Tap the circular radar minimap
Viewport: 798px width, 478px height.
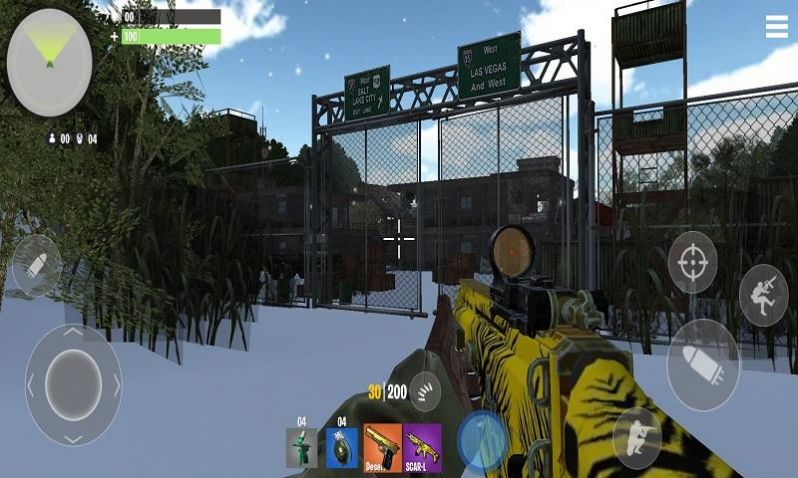(x=49, y=62)
